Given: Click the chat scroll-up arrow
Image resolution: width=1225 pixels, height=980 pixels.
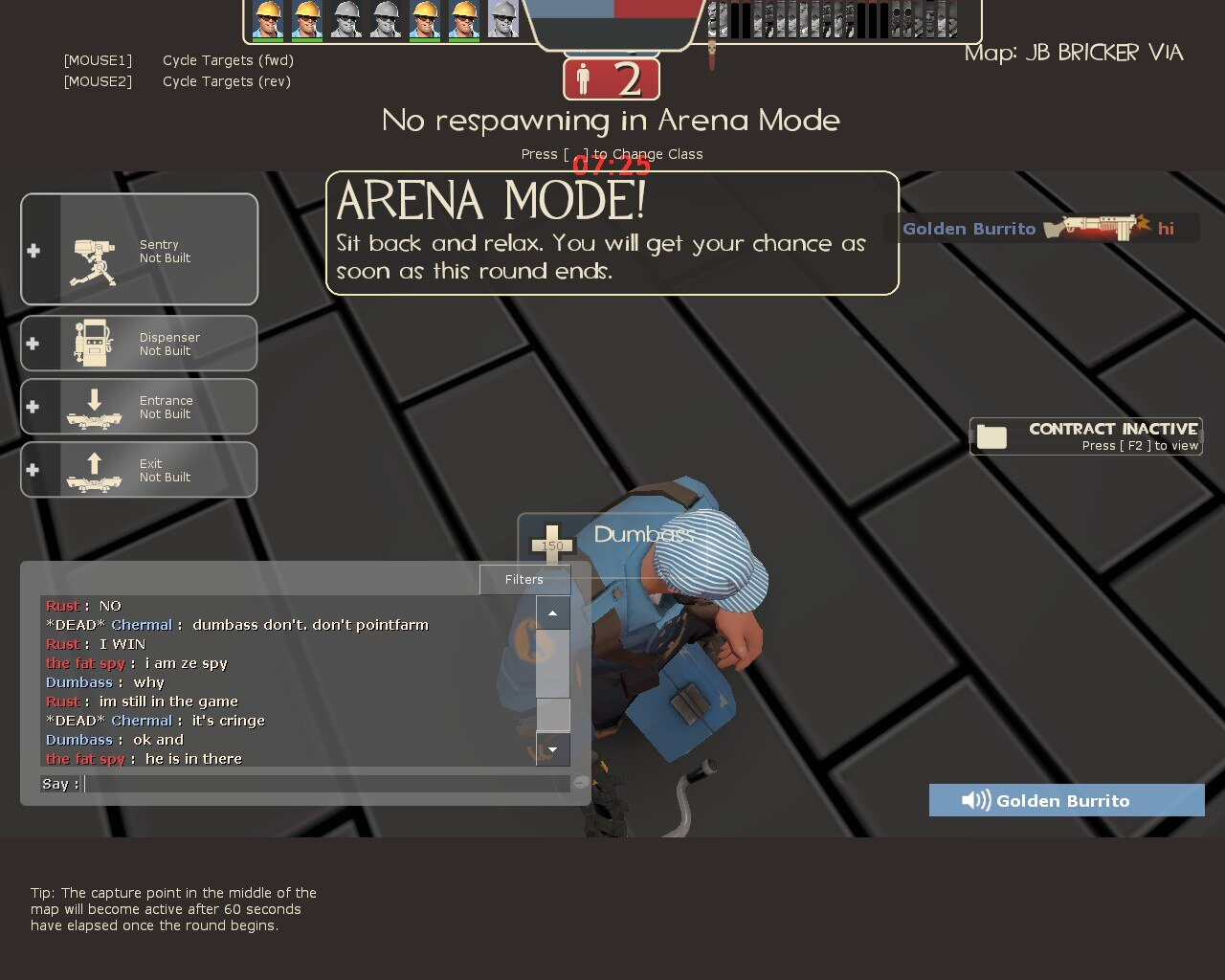Looking at the screenshot, I should (553, 612).
